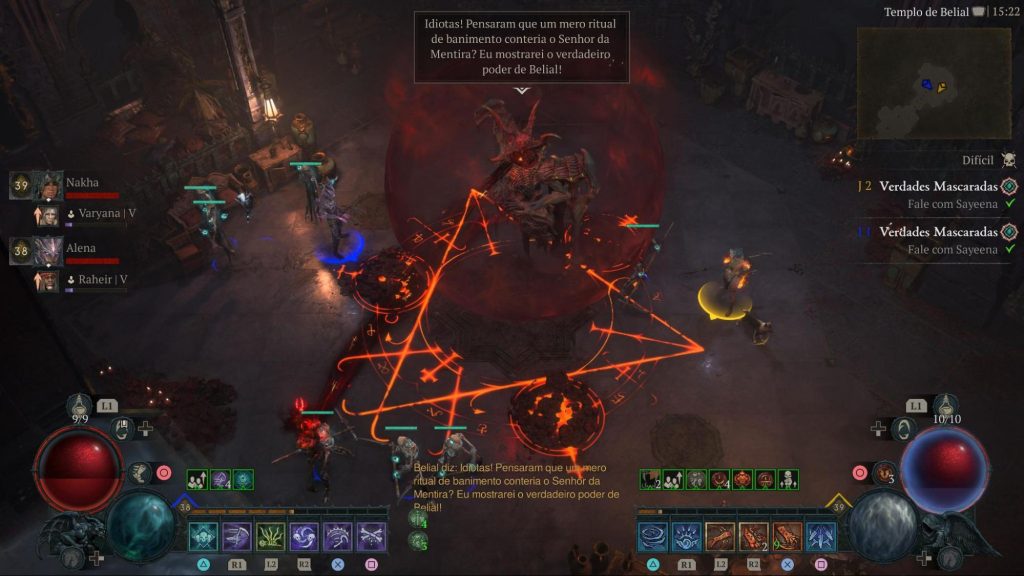The height and width of the screenshot is (576, 1024).
Task: Use the blue falling spears skill
Action: tap(821, 537)
